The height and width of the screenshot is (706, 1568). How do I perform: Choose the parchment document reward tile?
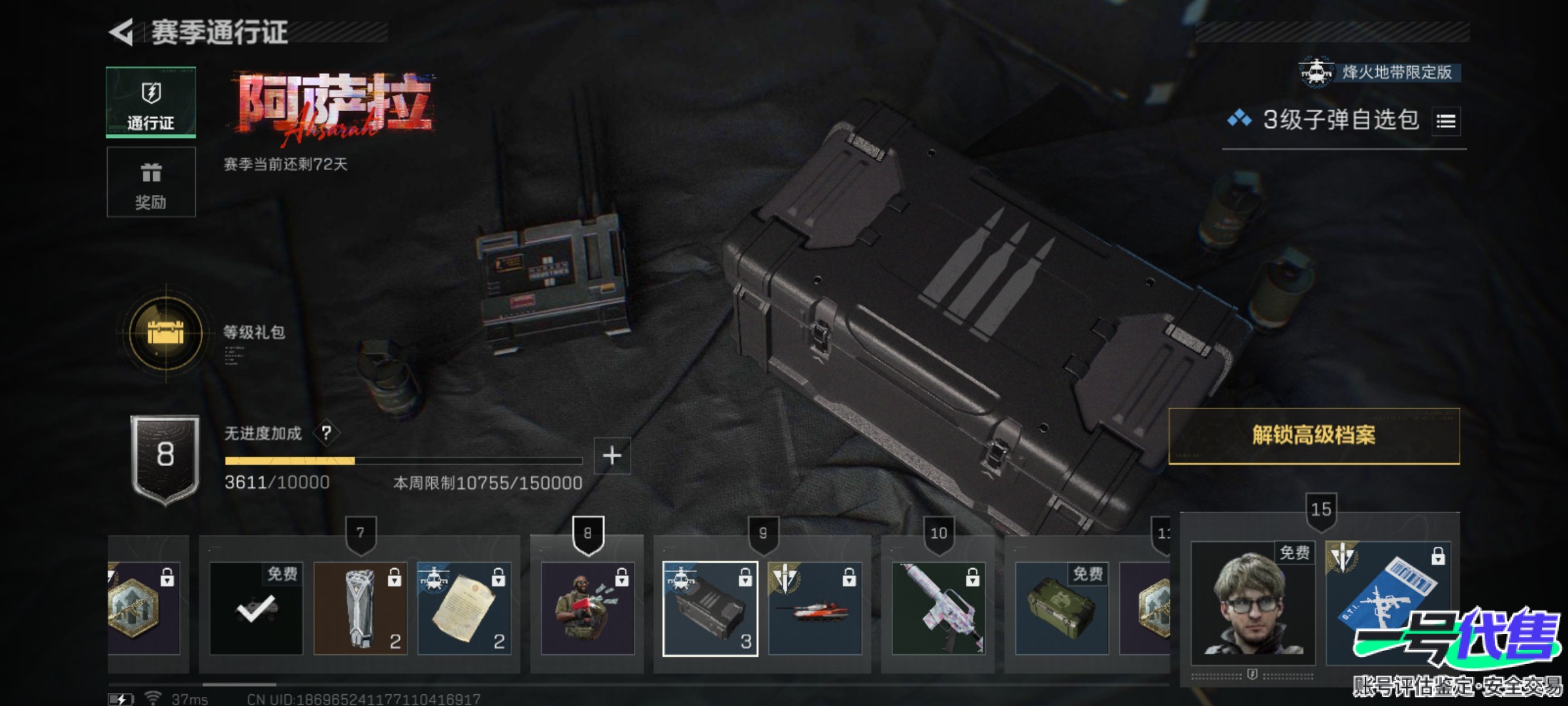click(464, 609)
